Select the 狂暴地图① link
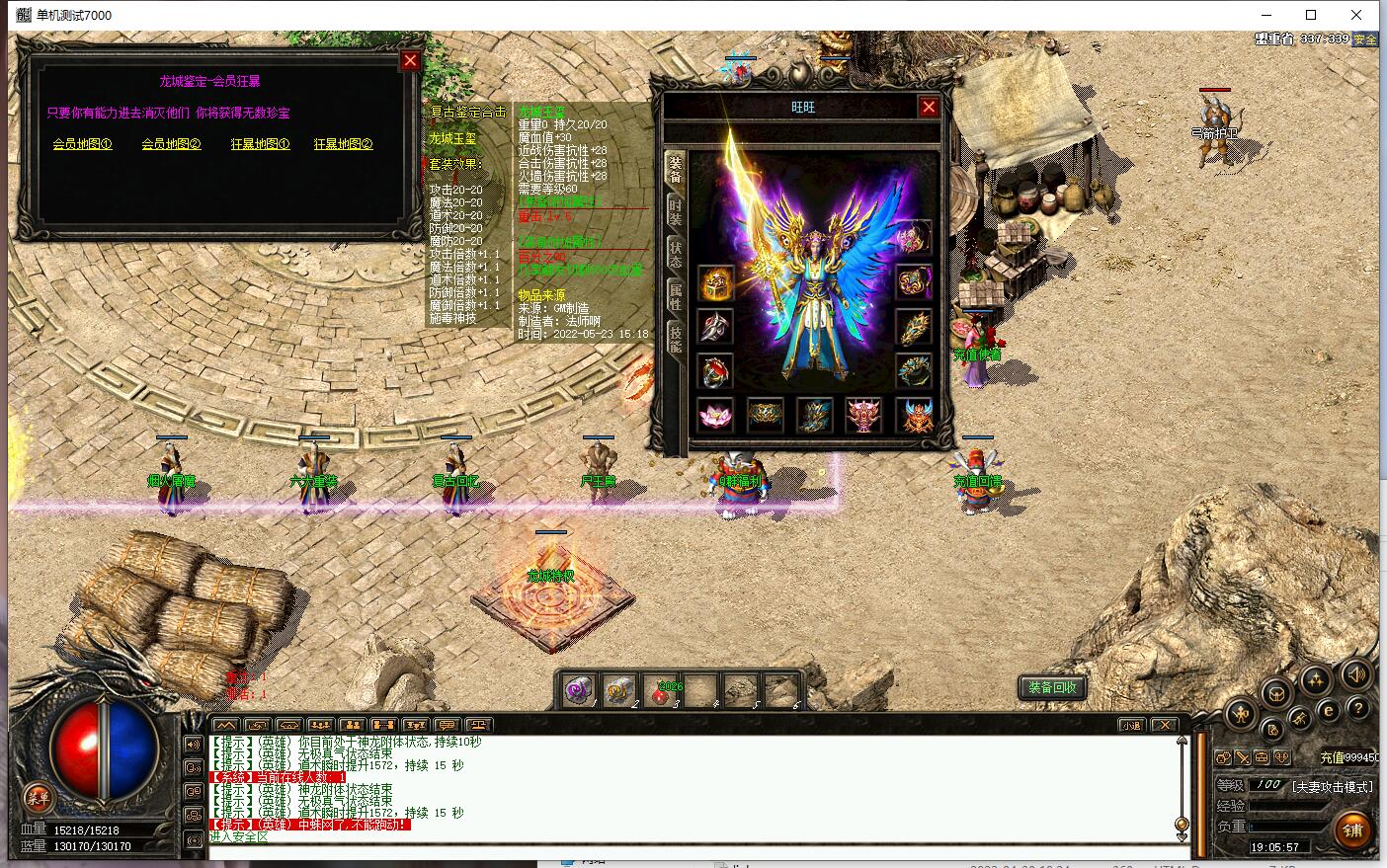 click(x=260, y=144)
